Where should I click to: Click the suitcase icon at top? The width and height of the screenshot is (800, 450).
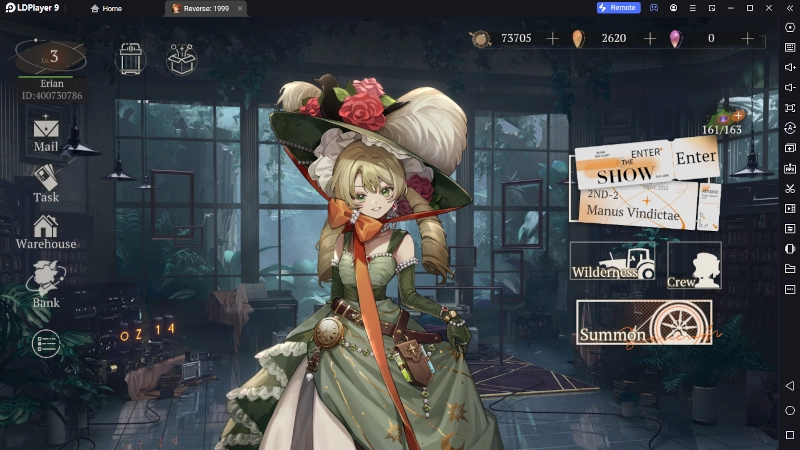[131, 59]
